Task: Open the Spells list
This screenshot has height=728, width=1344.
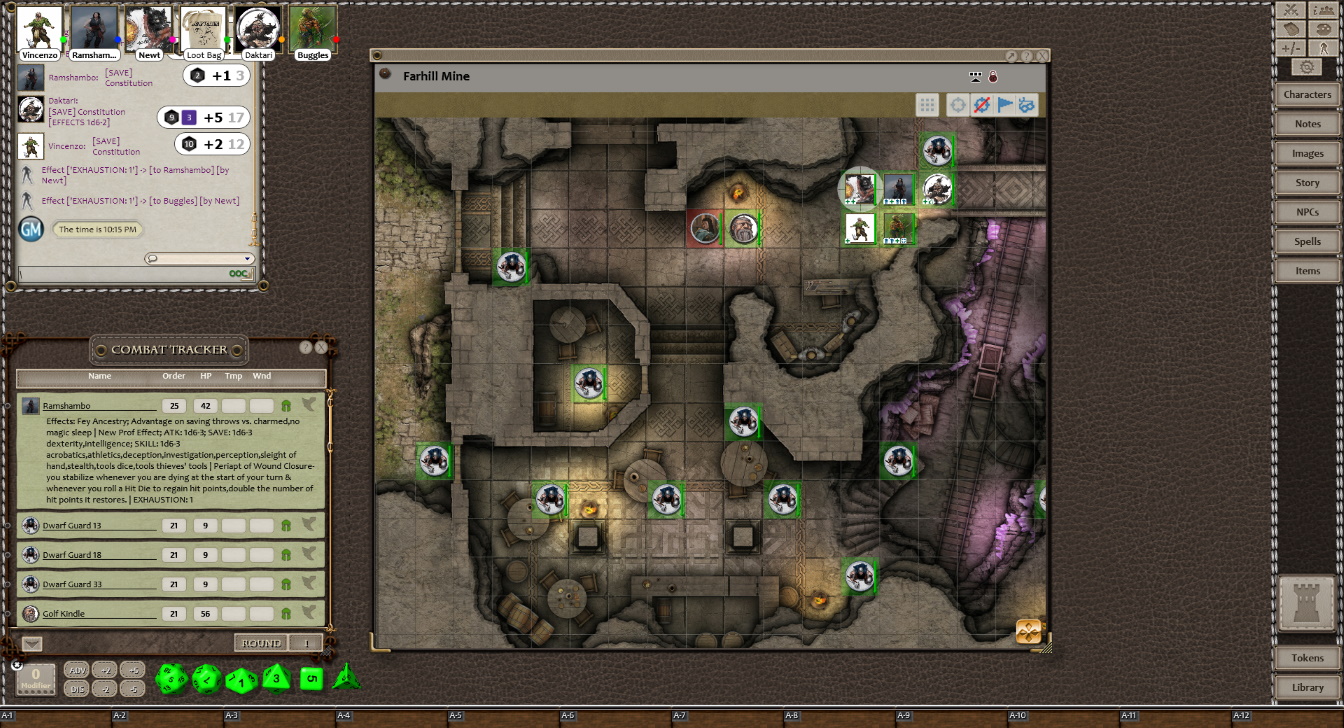Action: (1307, 241)
